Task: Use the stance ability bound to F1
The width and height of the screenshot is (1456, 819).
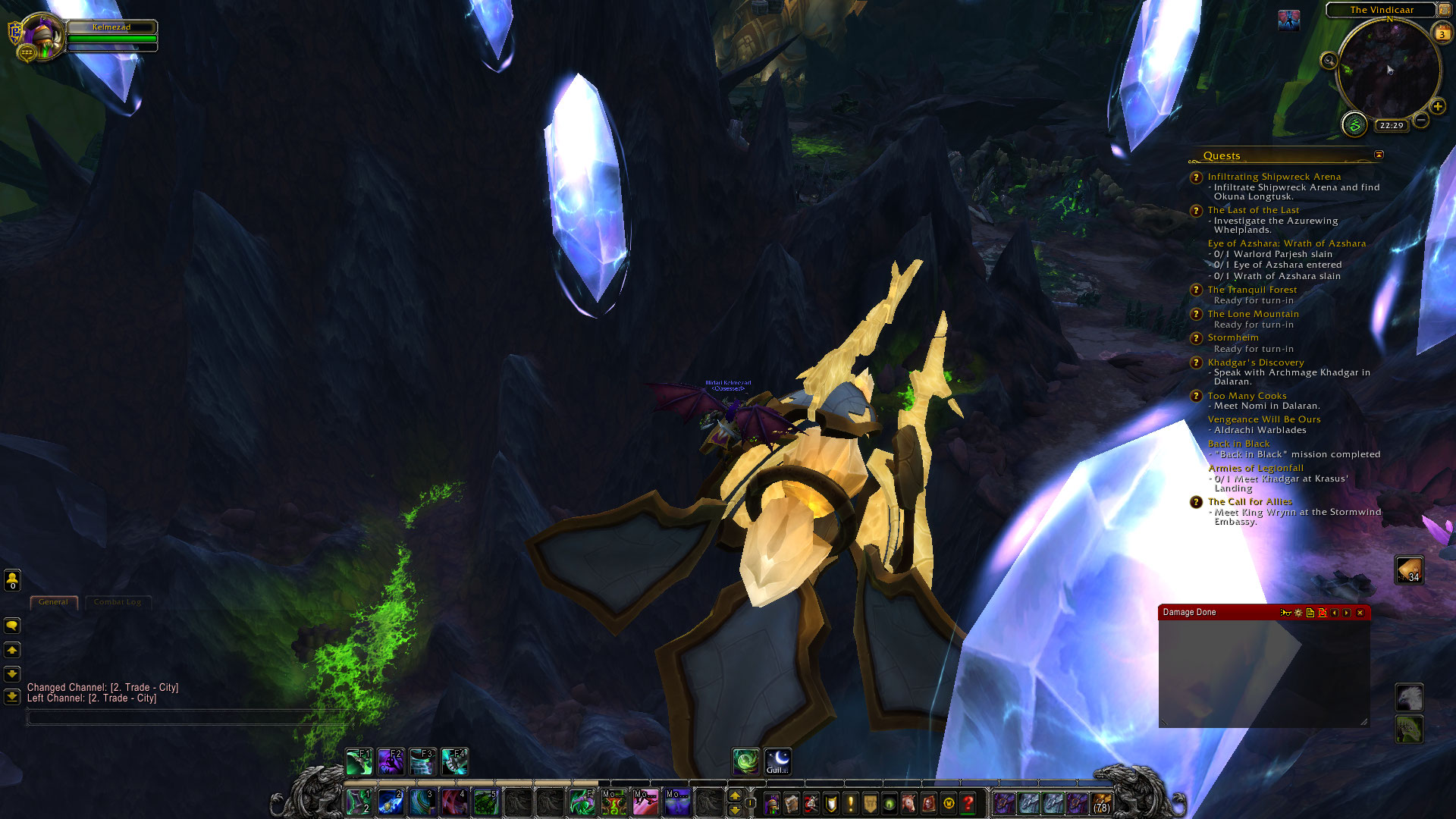Action: [x=358, y=761]
